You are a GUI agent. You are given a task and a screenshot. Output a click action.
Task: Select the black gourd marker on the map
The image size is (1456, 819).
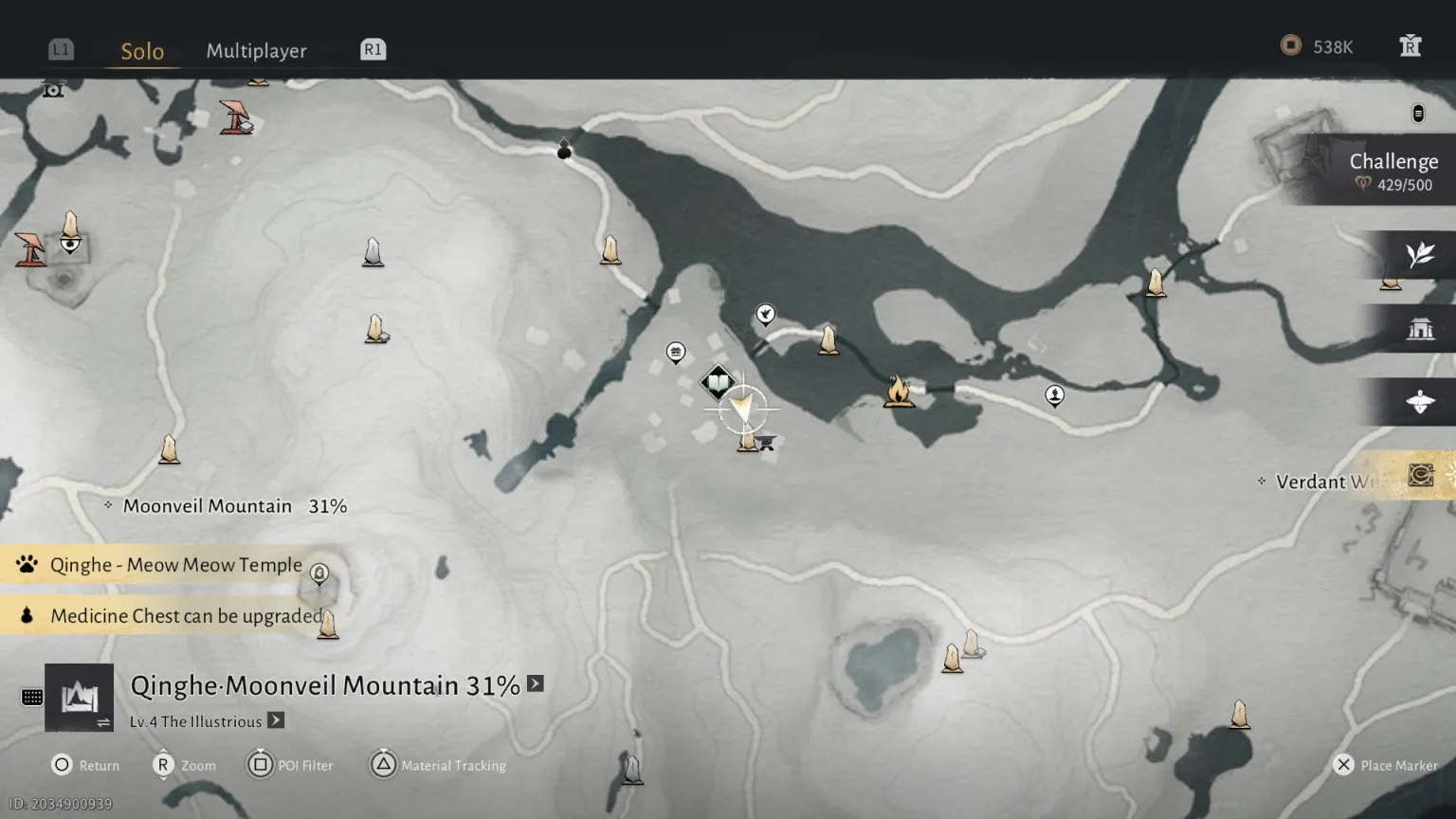(x=564, y=149)
